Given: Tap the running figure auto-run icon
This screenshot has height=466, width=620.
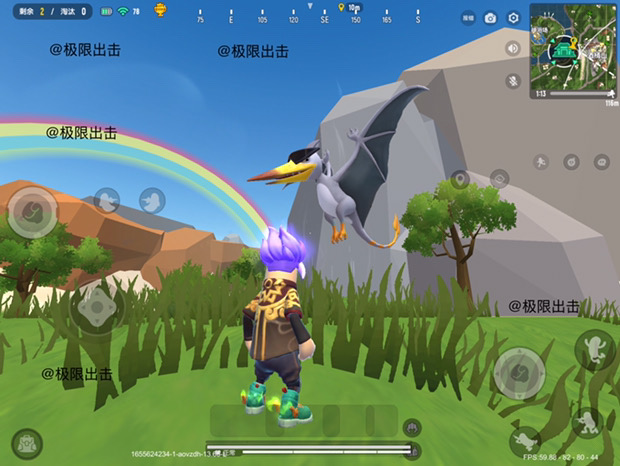Looking at the screenshot, I should coord(540,162).
